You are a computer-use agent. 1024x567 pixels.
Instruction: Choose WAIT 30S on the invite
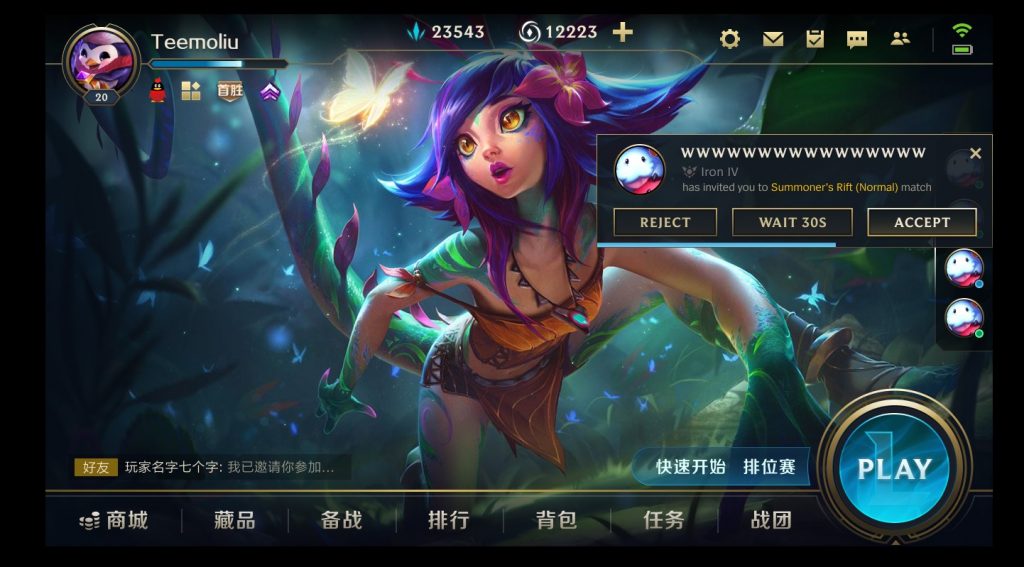coord(792,222)
